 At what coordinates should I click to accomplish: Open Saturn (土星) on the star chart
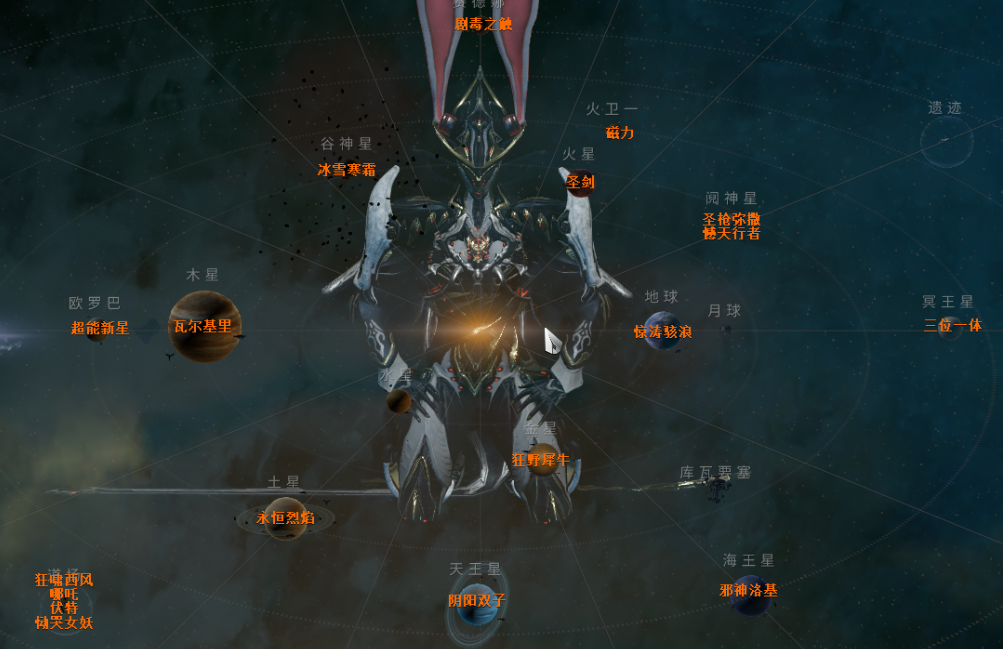(285, 518)
